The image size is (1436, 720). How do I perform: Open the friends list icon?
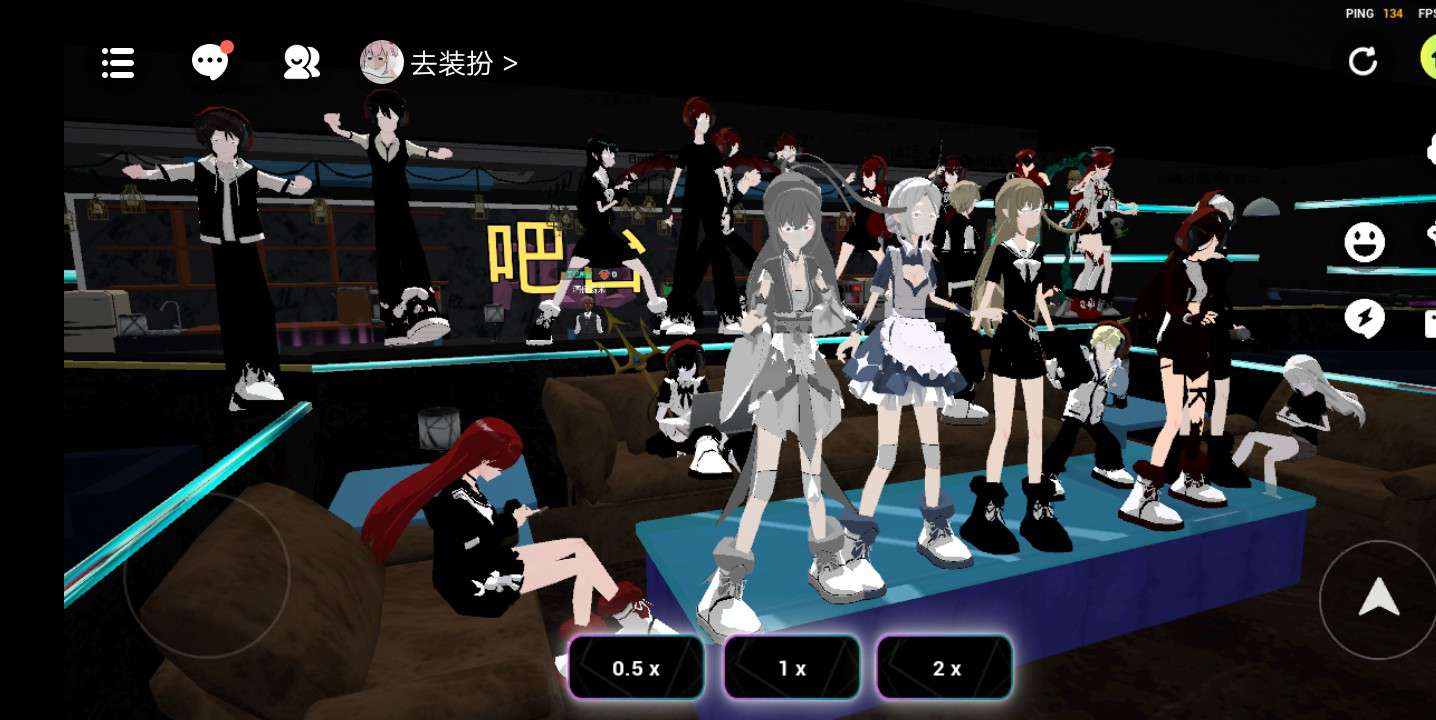click(301, 63)
